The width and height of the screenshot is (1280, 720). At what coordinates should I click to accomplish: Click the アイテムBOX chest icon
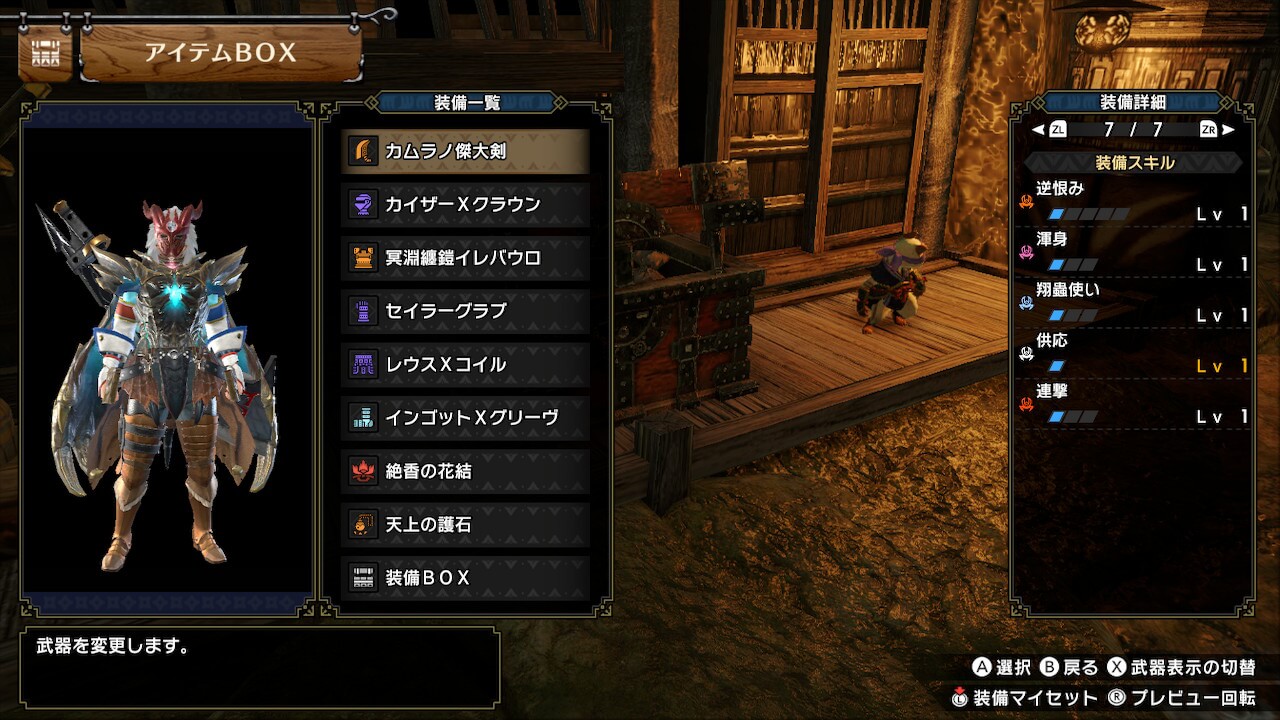[x=46, y=53]
